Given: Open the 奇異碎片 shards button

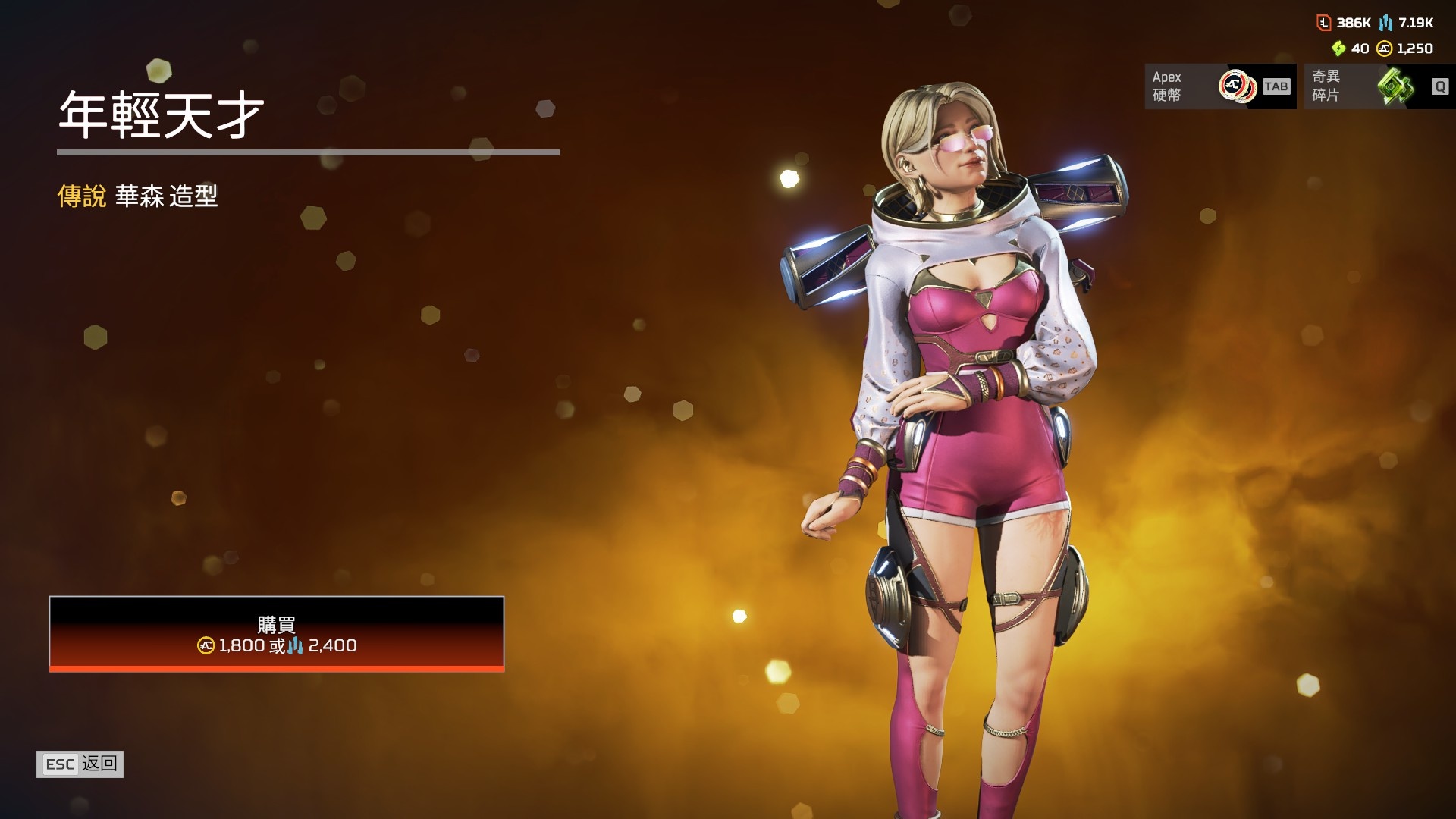Looking at the screenshot, I should pos(1379,86).
